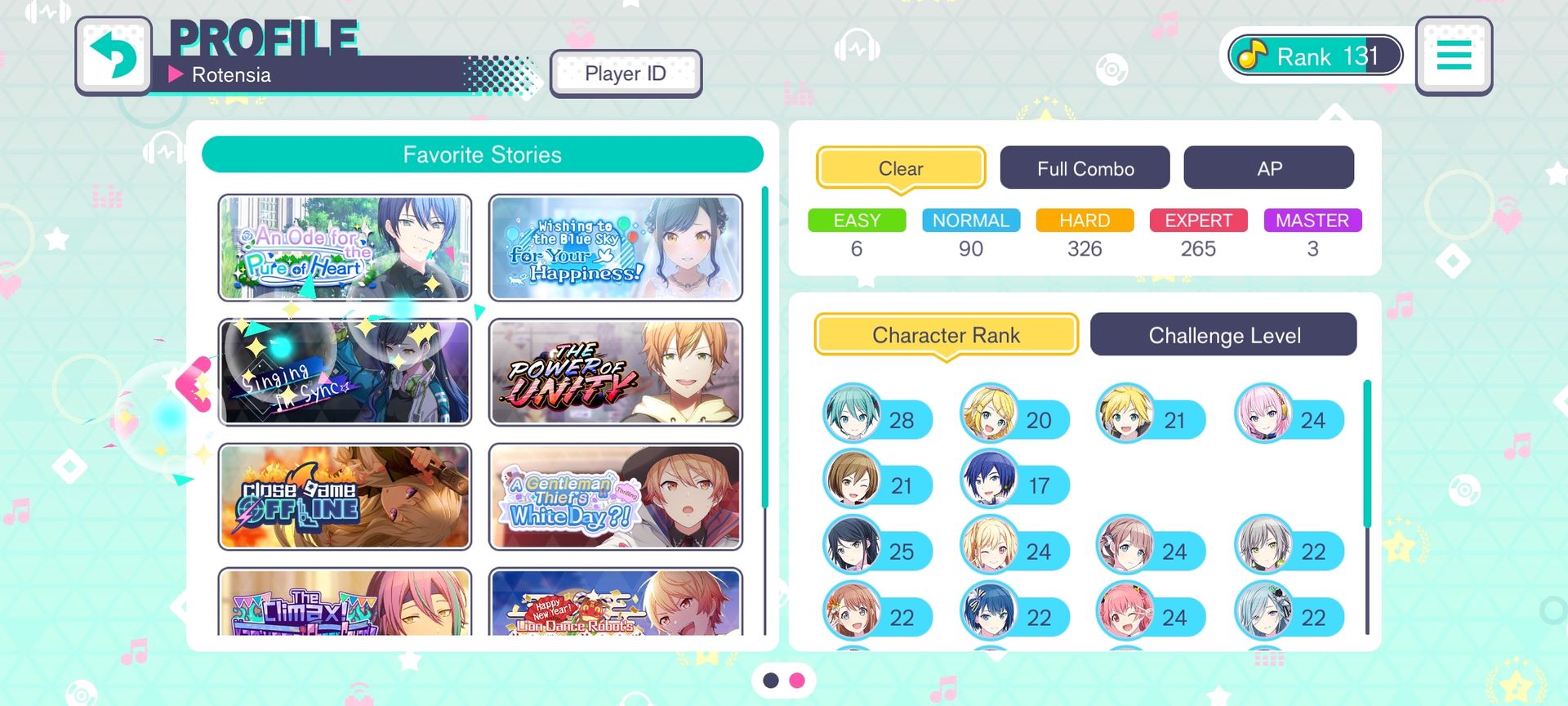Show the Challenge Level tab
This screenshot has height=706, width=1568.
point(1223,335)
